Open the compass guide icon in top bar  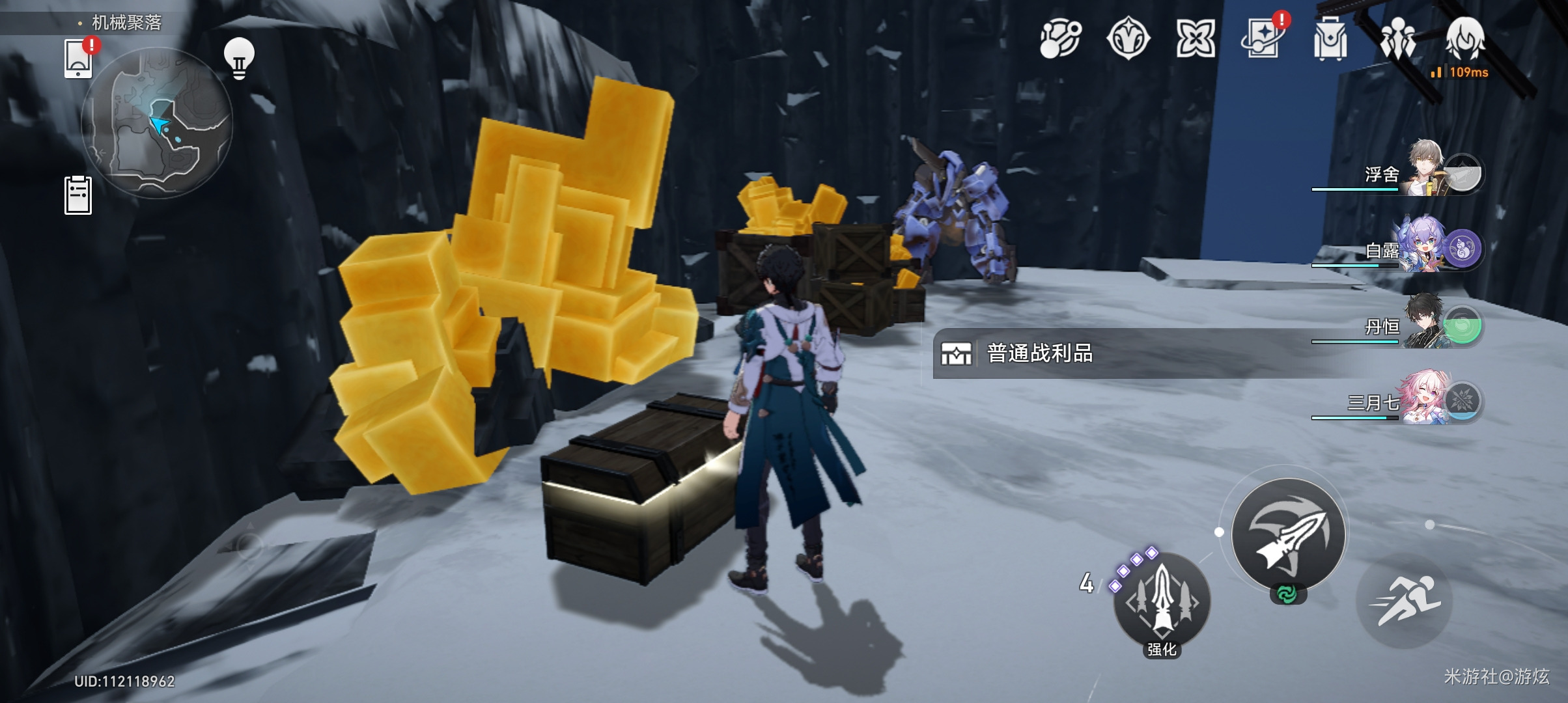click(x=1128, y=39)
